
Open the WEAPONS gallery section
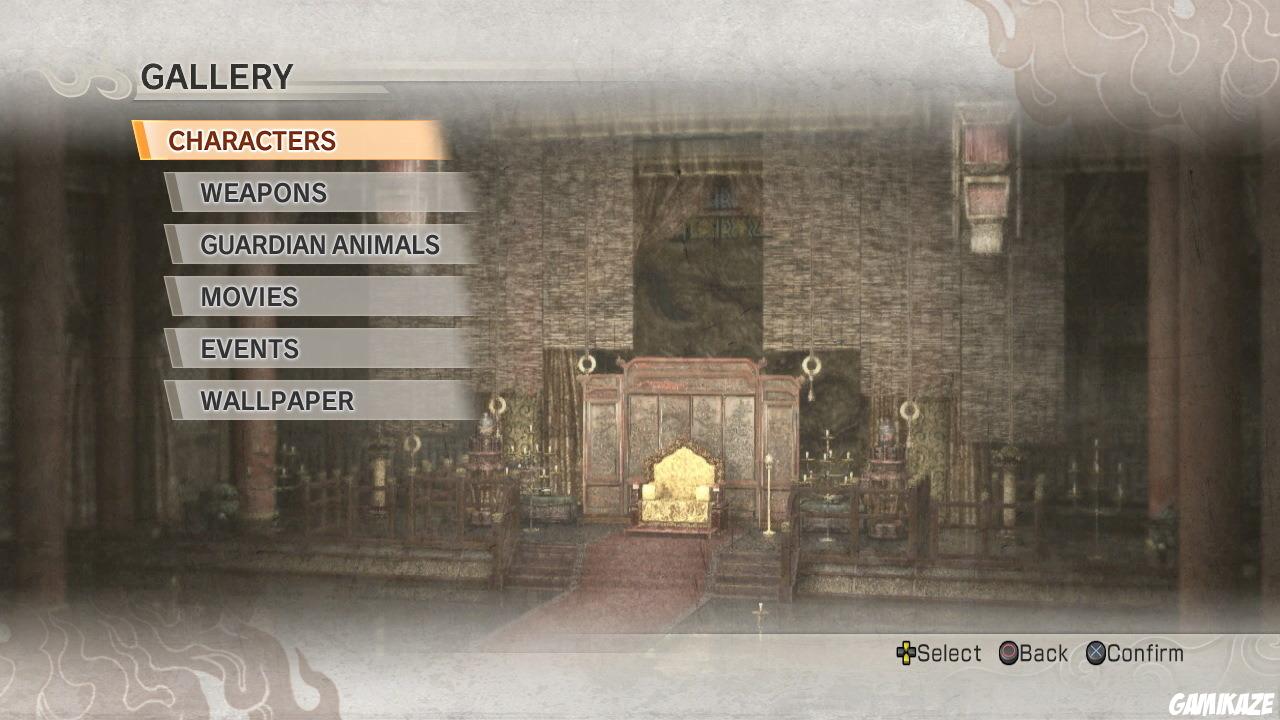click(263, 193)
